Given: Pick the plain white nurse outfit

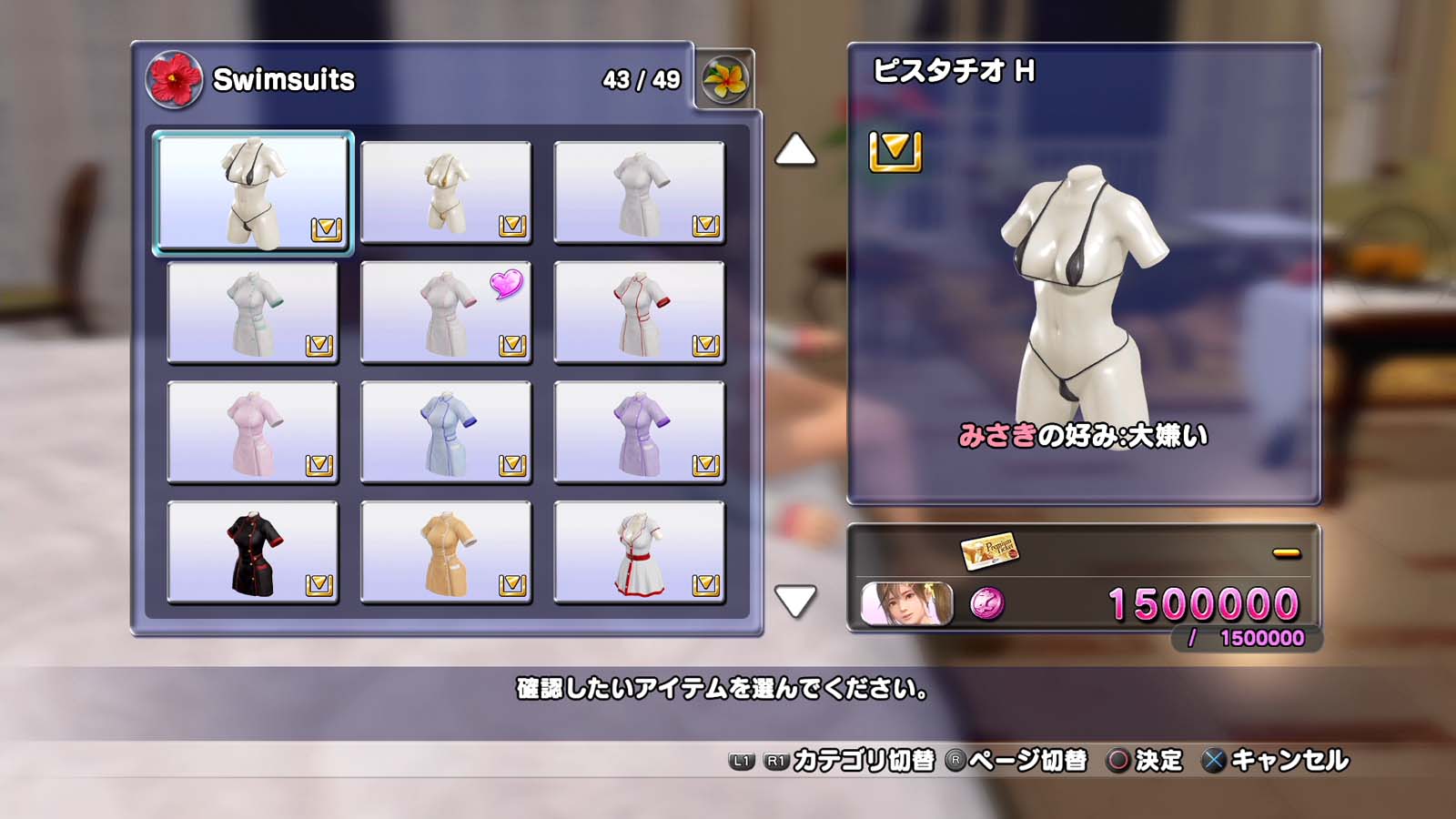Looking at the screenshot, I should click(639, 192).
